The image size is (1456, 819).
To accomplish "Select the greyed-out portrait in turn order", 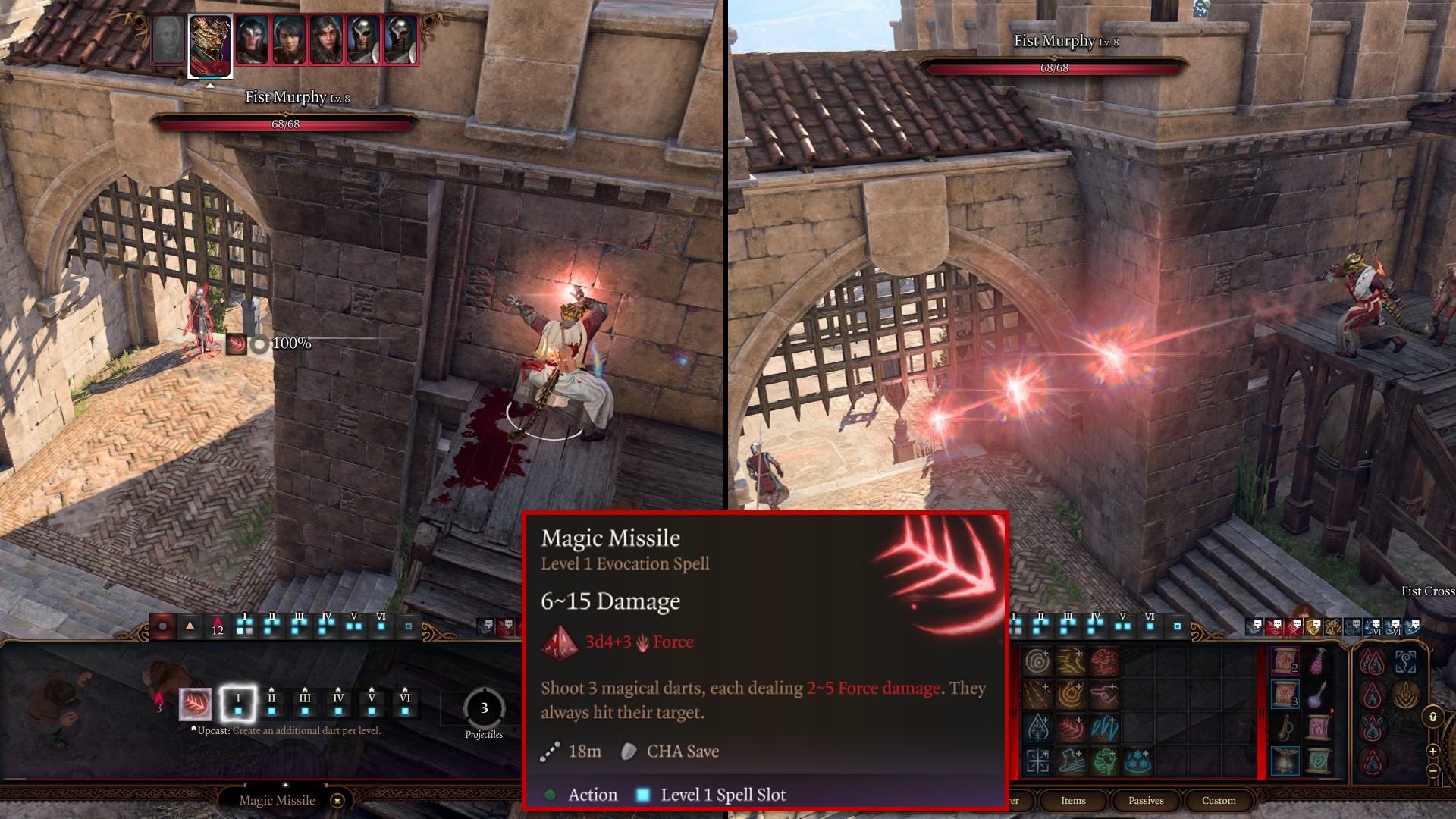I will point(168,39).
